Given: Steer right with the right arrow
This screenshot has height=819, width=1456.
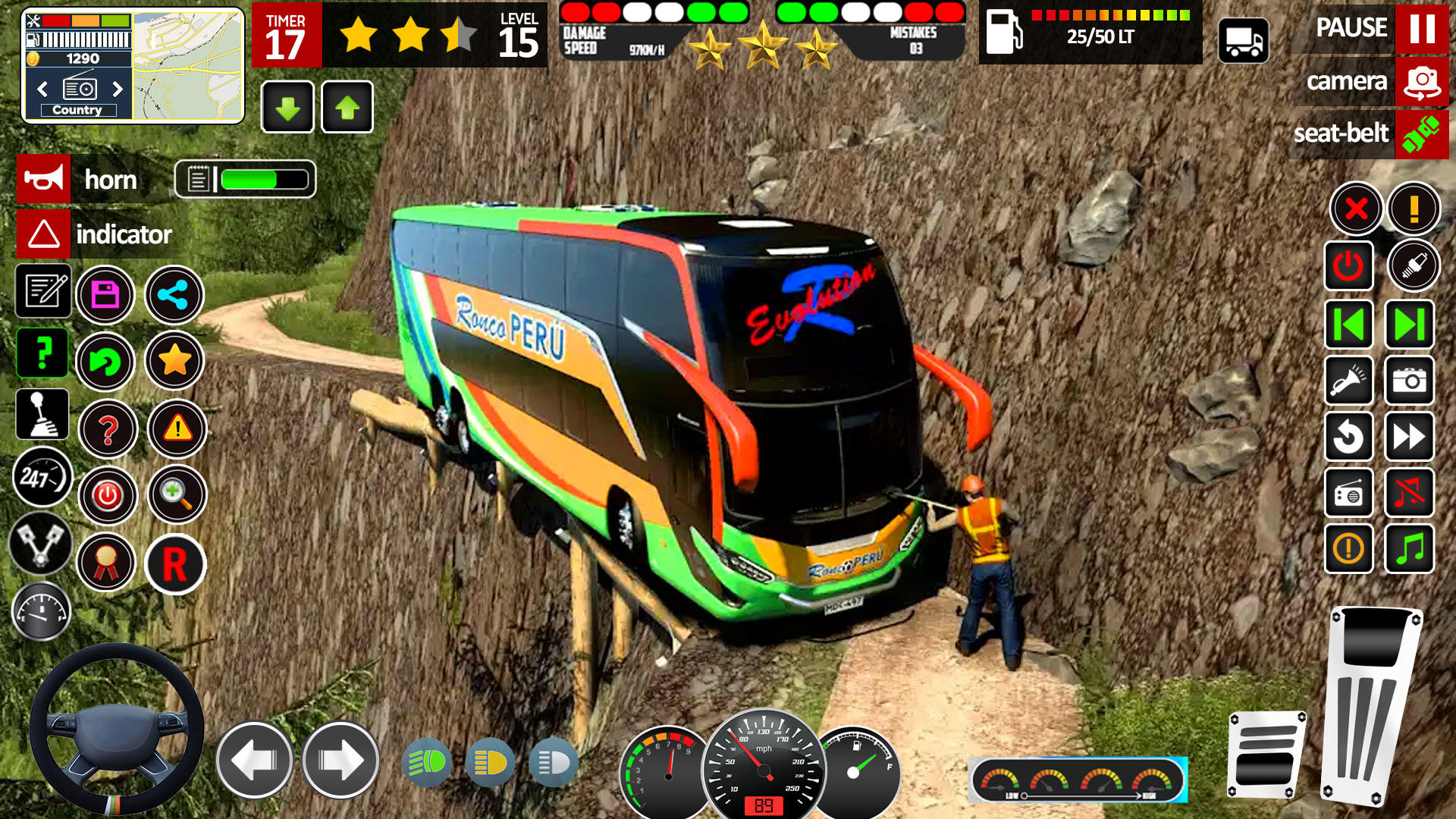Looking at the screenshot, I should pos(340,760).
